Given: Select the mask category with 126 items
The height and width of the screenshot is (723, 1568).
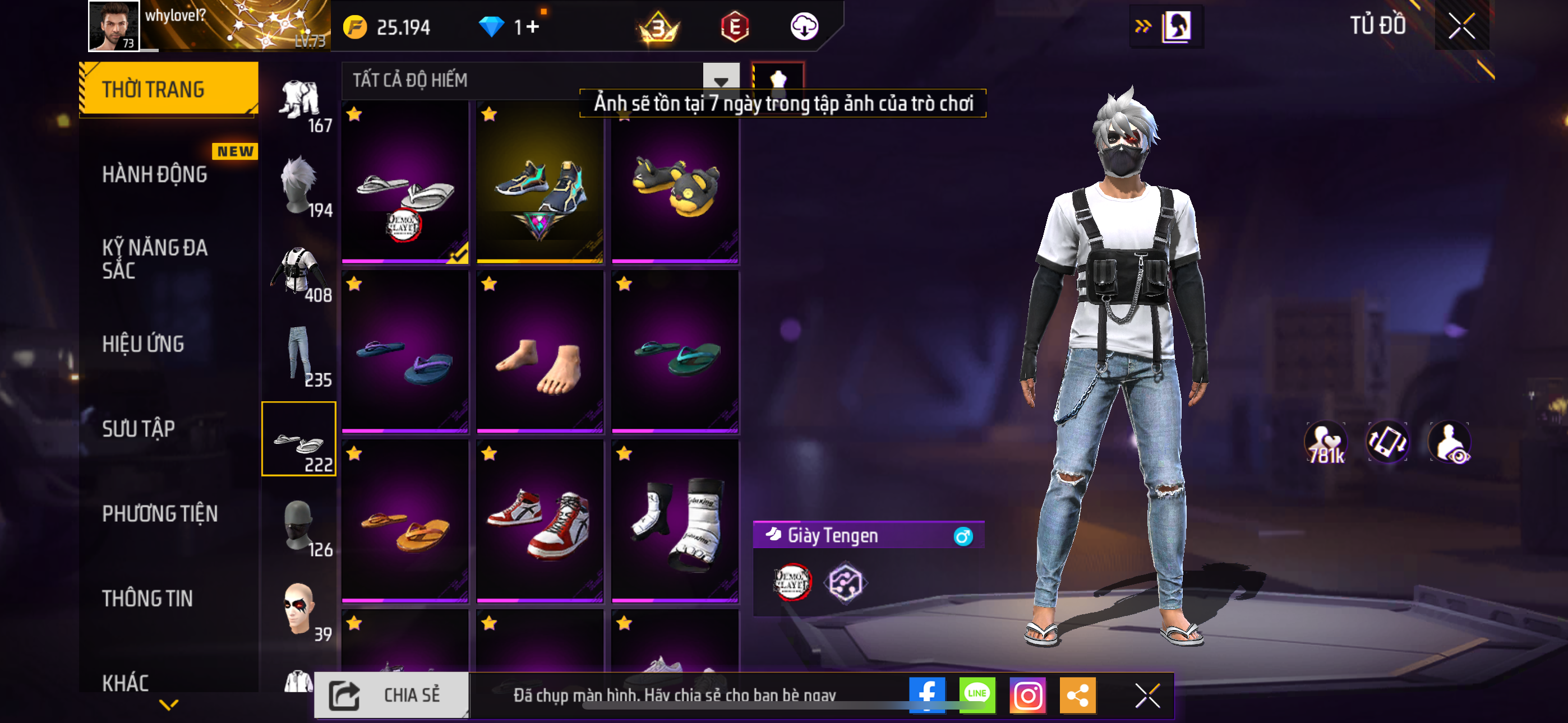Looking at the screenshot, I should [300, 525].
